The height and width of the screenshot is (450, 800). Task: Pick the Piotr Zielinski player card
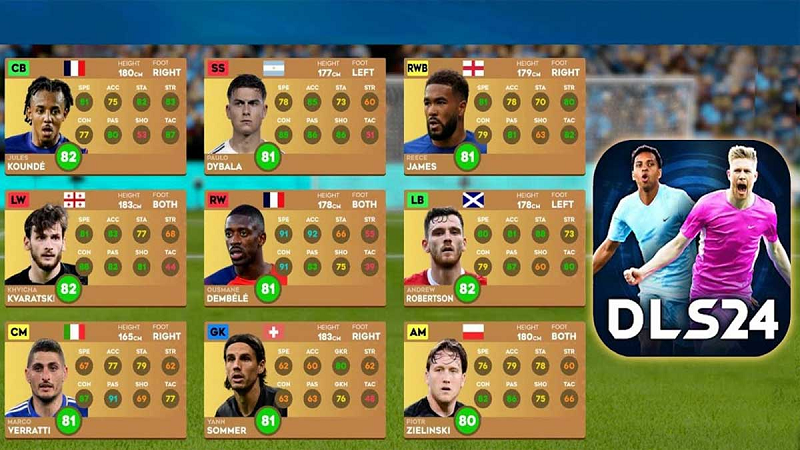pyautogui.click(x=494, y=379)
